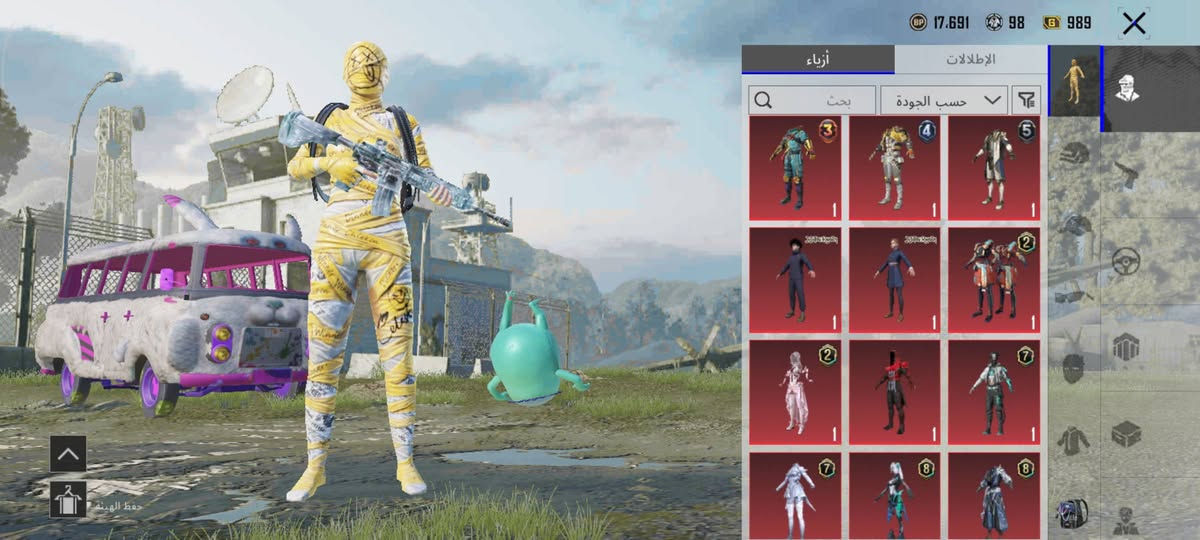Click the بحث search field

tap(811, 100)
